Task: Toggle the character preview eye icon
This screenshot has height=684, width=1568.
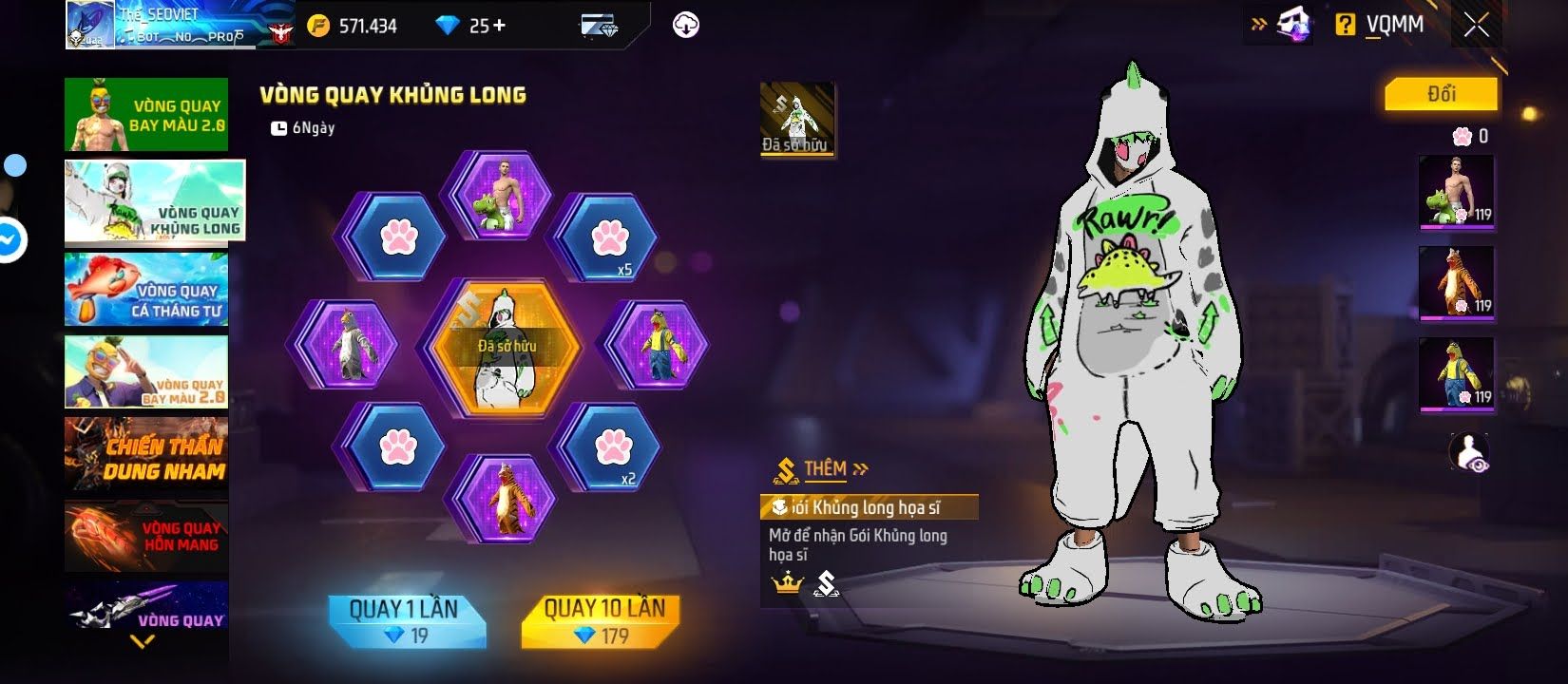Action: point(1469,453)
